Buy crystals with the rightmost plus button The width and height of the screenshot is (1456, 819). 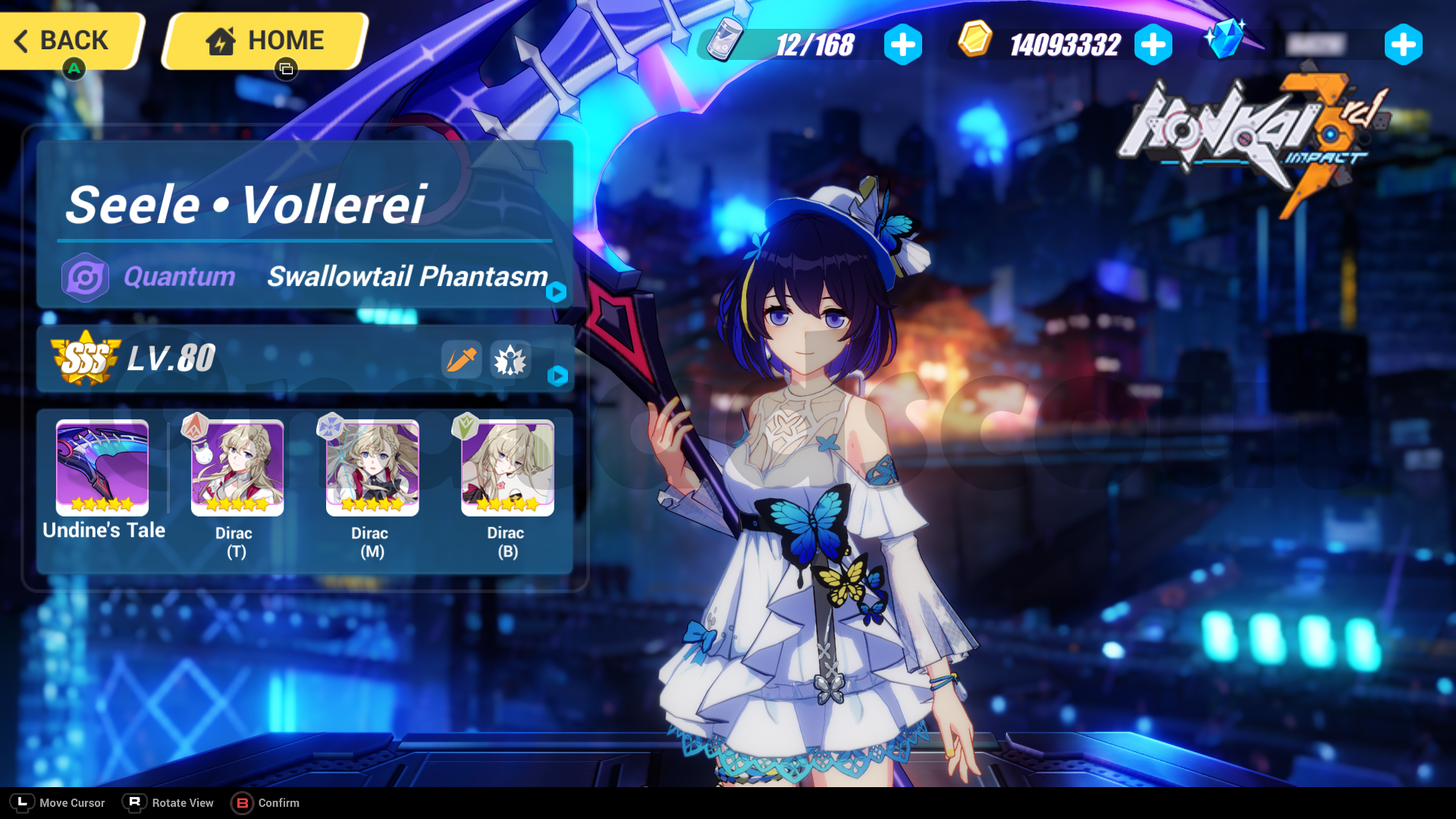pos(1403,44)
